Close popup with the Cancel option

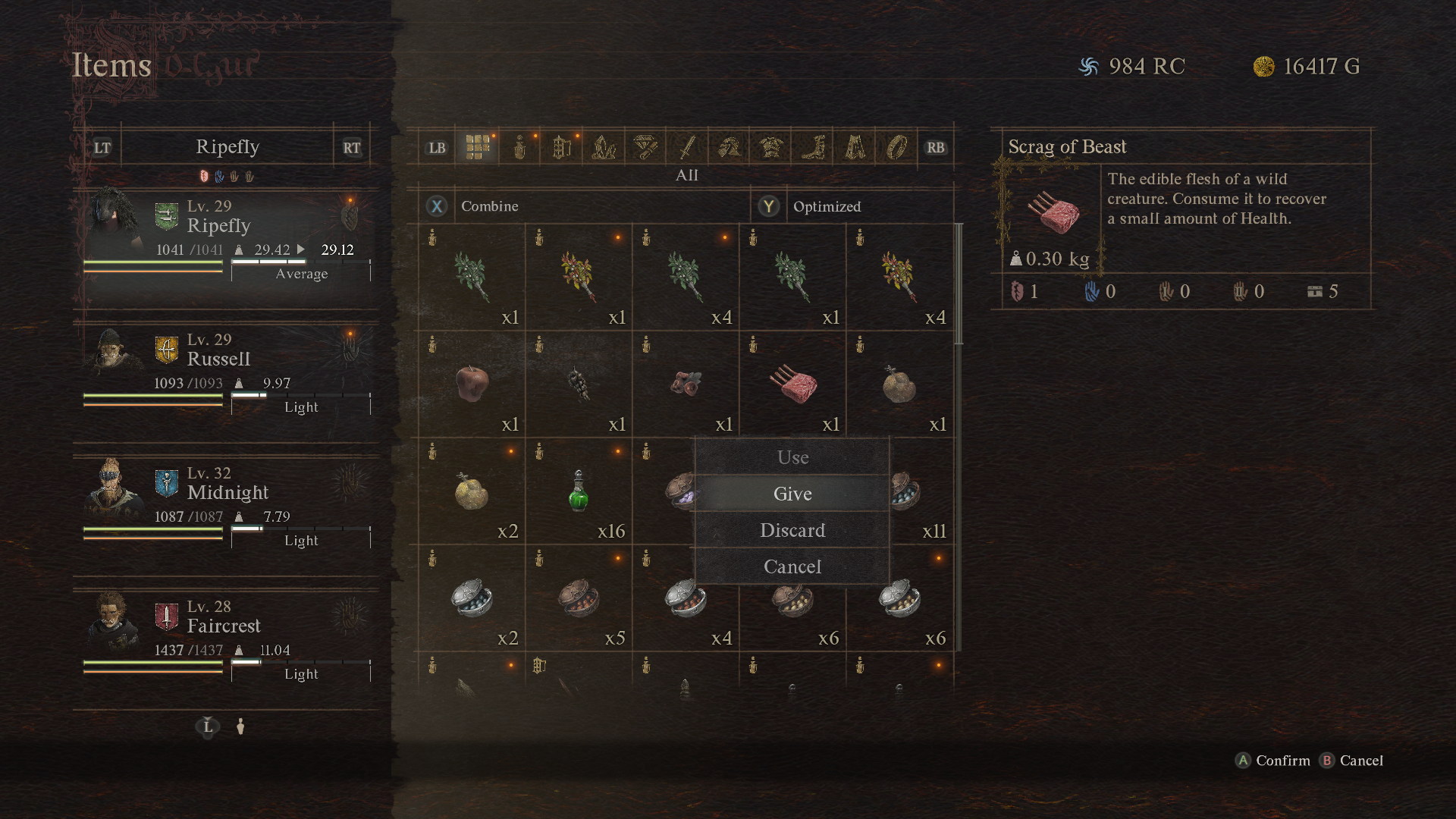[792, 566]
